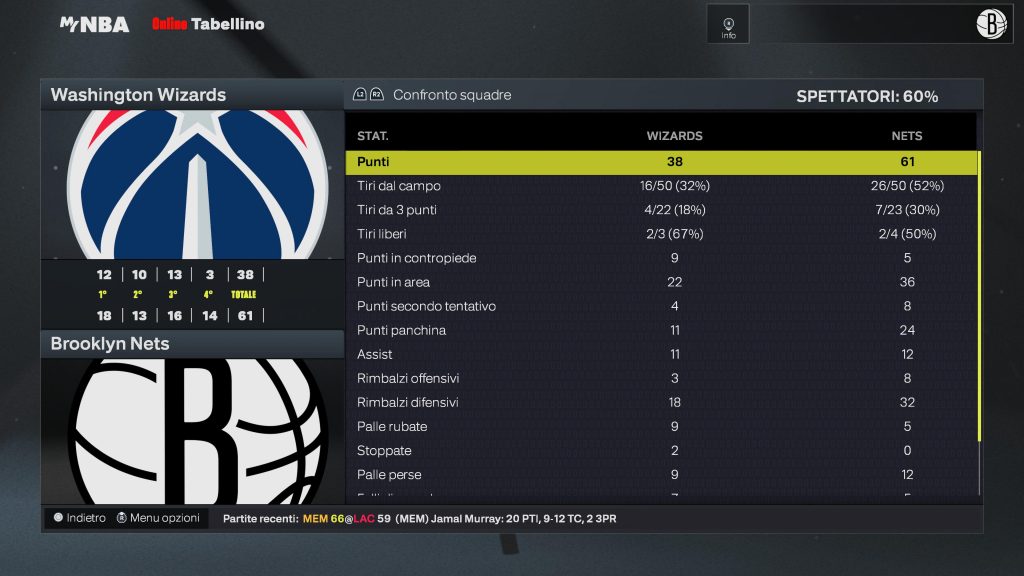Pick the Palle perse row
1024x576 pixels.
(x=660, y=474)
